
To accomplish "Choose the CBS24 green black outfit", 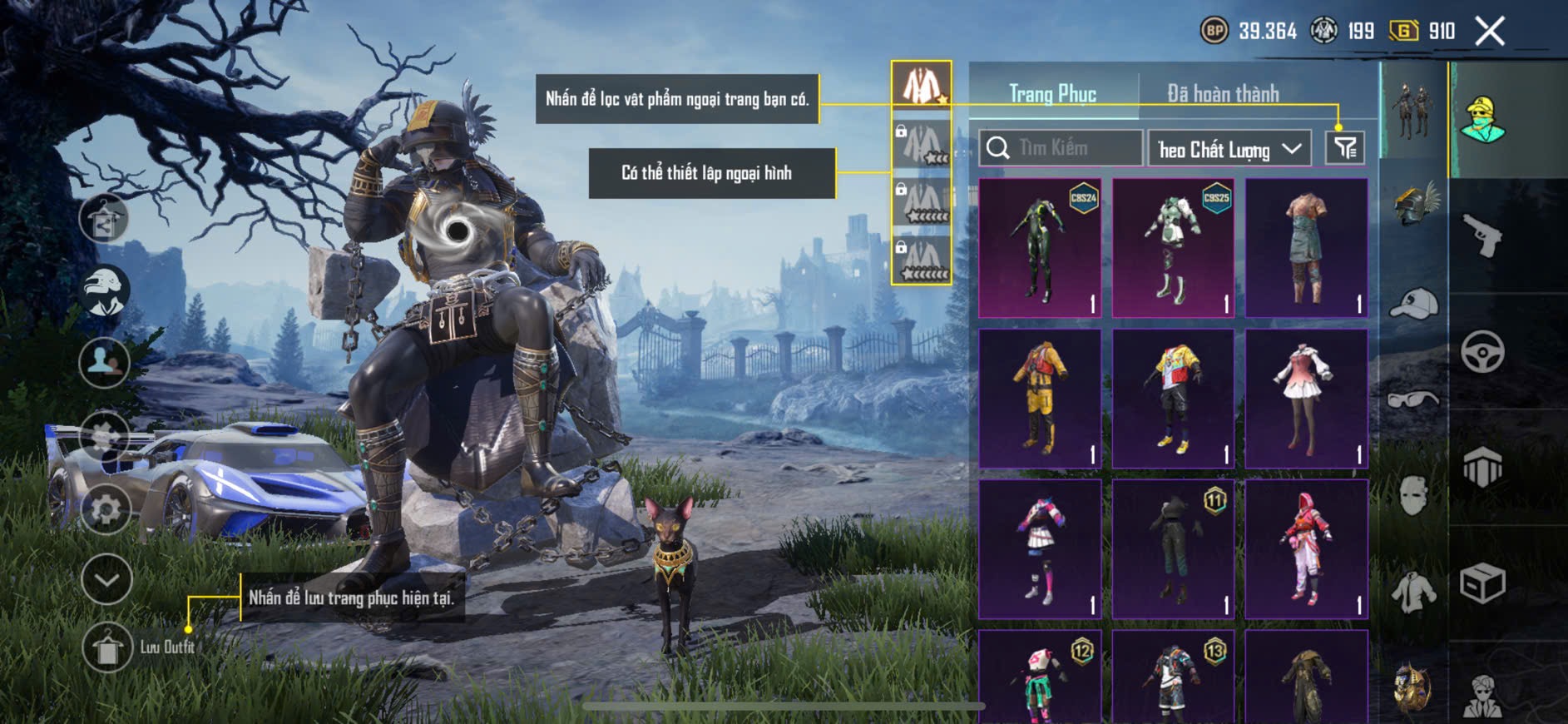I will 1040,248.
